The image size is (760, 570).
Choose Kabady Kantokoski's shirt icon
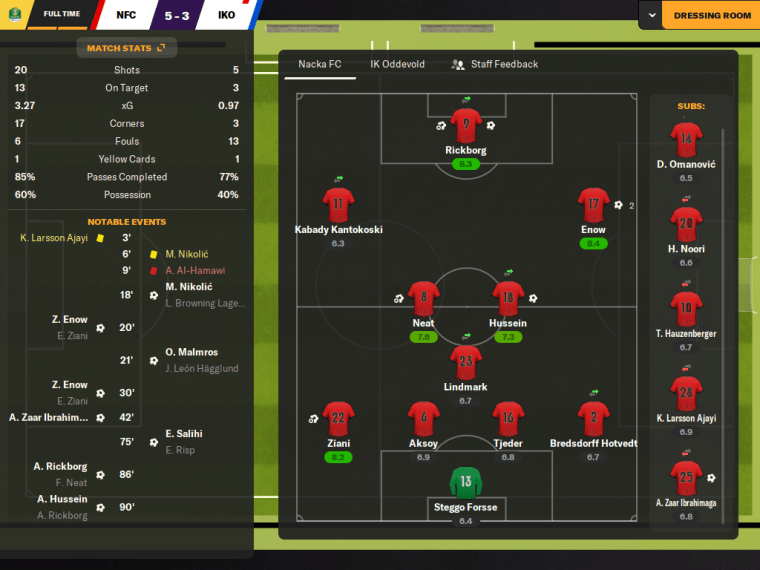[x=338, y=204]
